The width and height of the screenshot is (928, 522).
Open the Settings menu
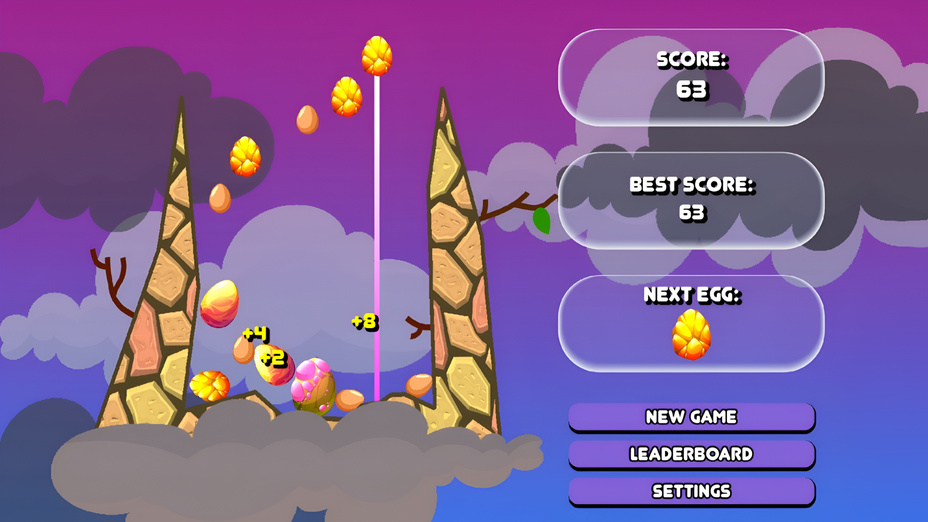tap(691, 491)
